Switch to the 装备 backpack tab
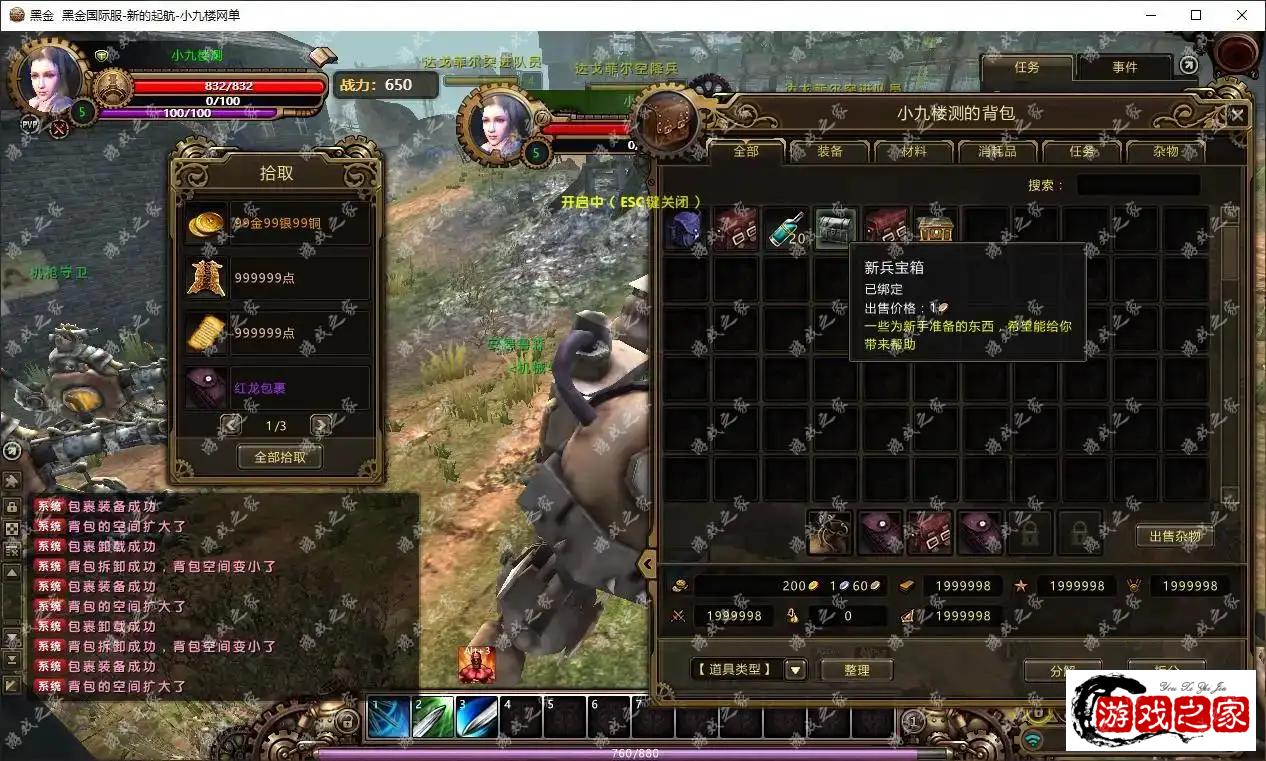Screen dimensions: 1266x761 tap(830, 152)
